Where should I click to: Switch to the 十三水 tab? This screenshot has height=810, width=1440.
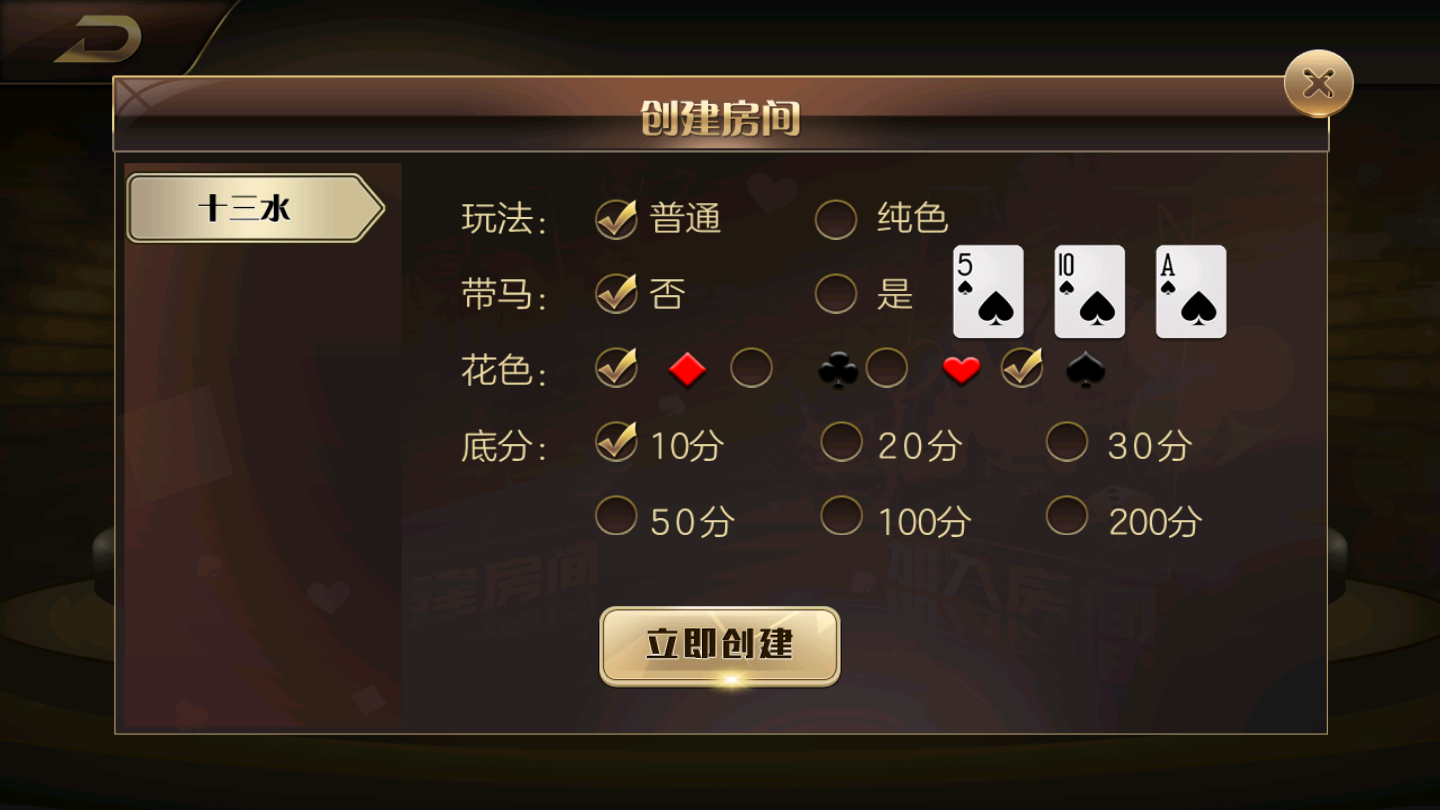click(x=248, y=207)
